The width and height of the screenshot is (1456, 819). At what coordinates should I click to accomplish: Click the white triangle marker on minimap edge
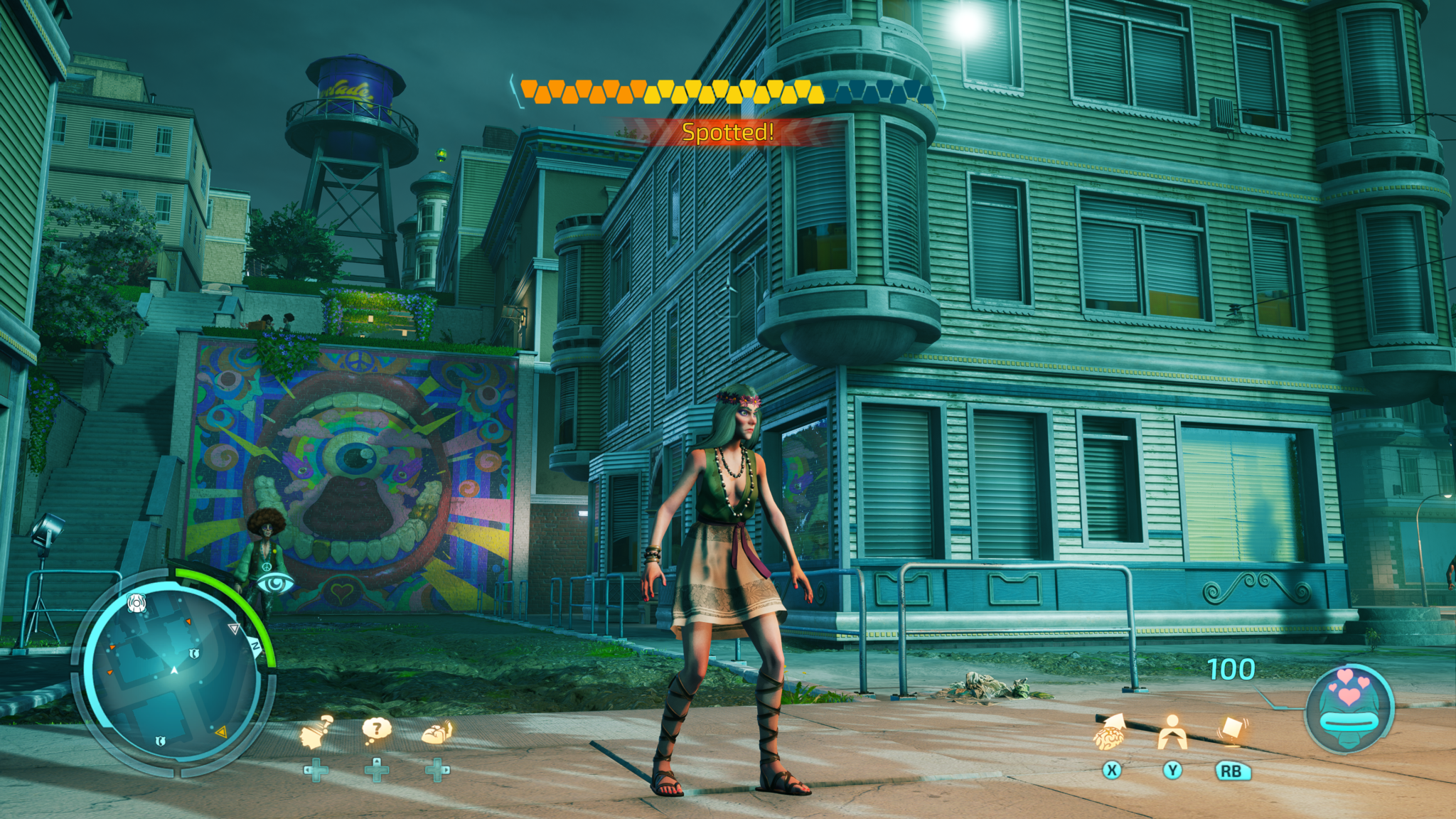pyautogui.click(x=233, y=628)
